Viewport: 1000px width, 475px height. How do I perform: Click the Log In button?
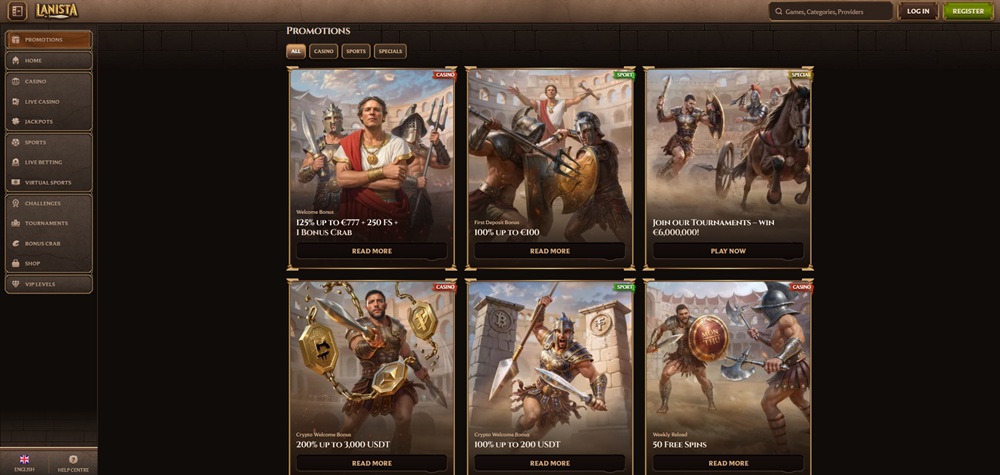[918, 11]
